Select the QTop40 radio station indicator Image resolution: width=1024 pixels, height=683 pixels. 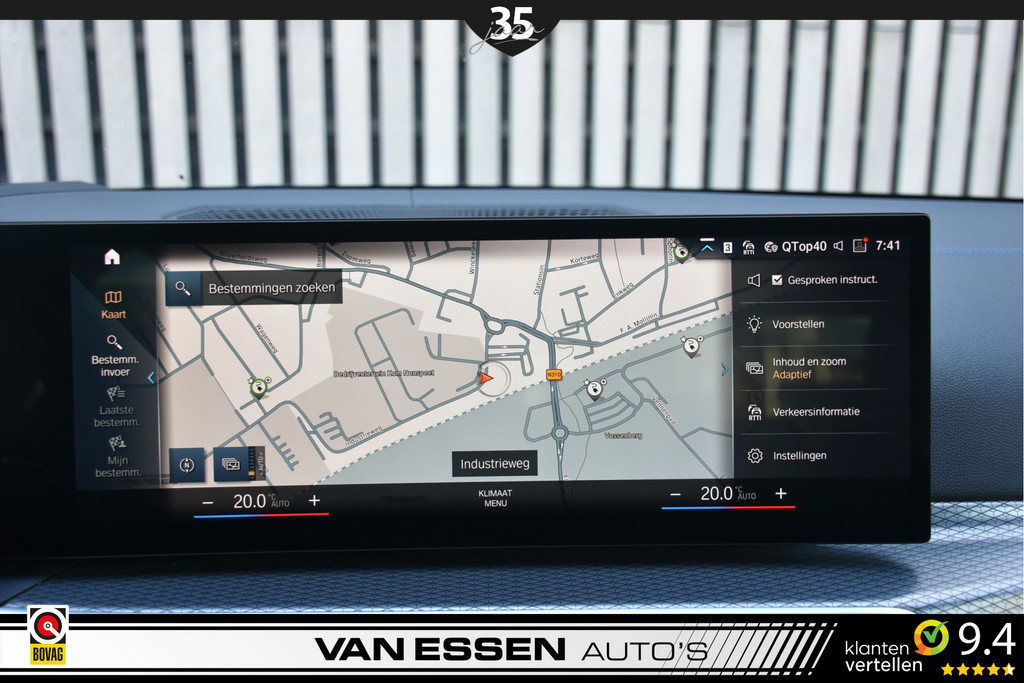coord(796,246)
